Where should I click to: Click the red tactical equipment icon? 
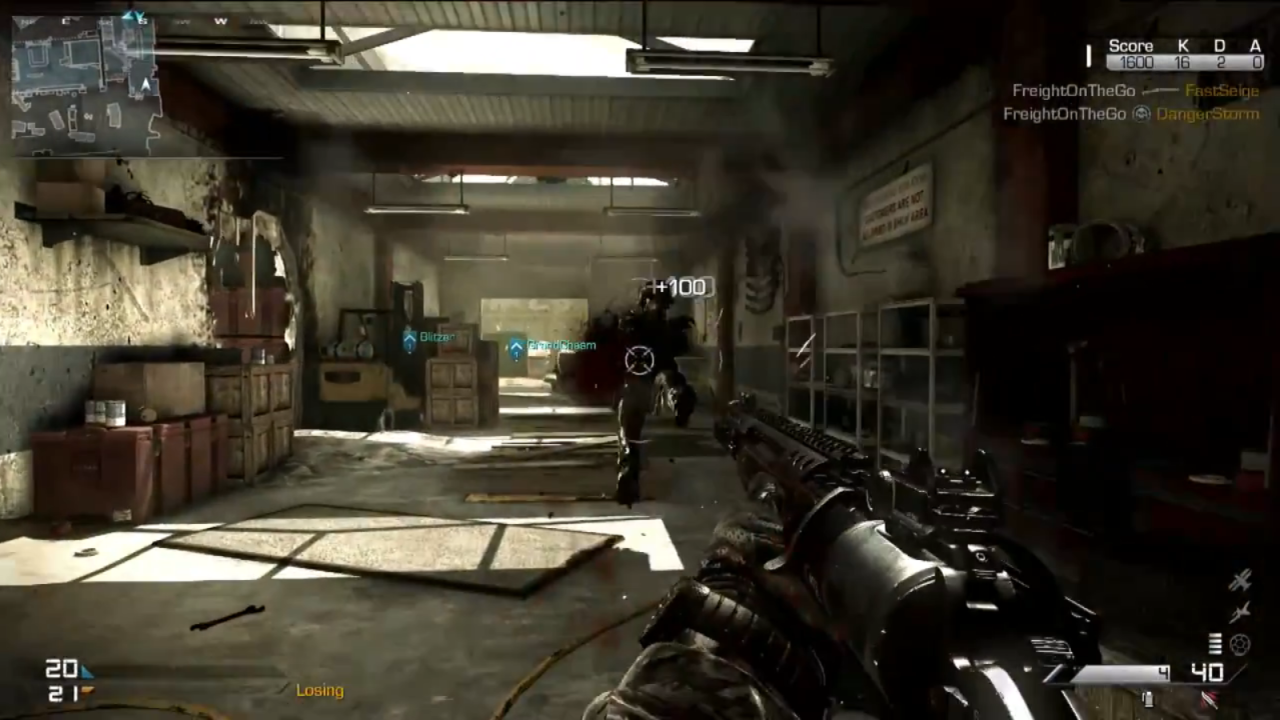[x=1211, y=699]
